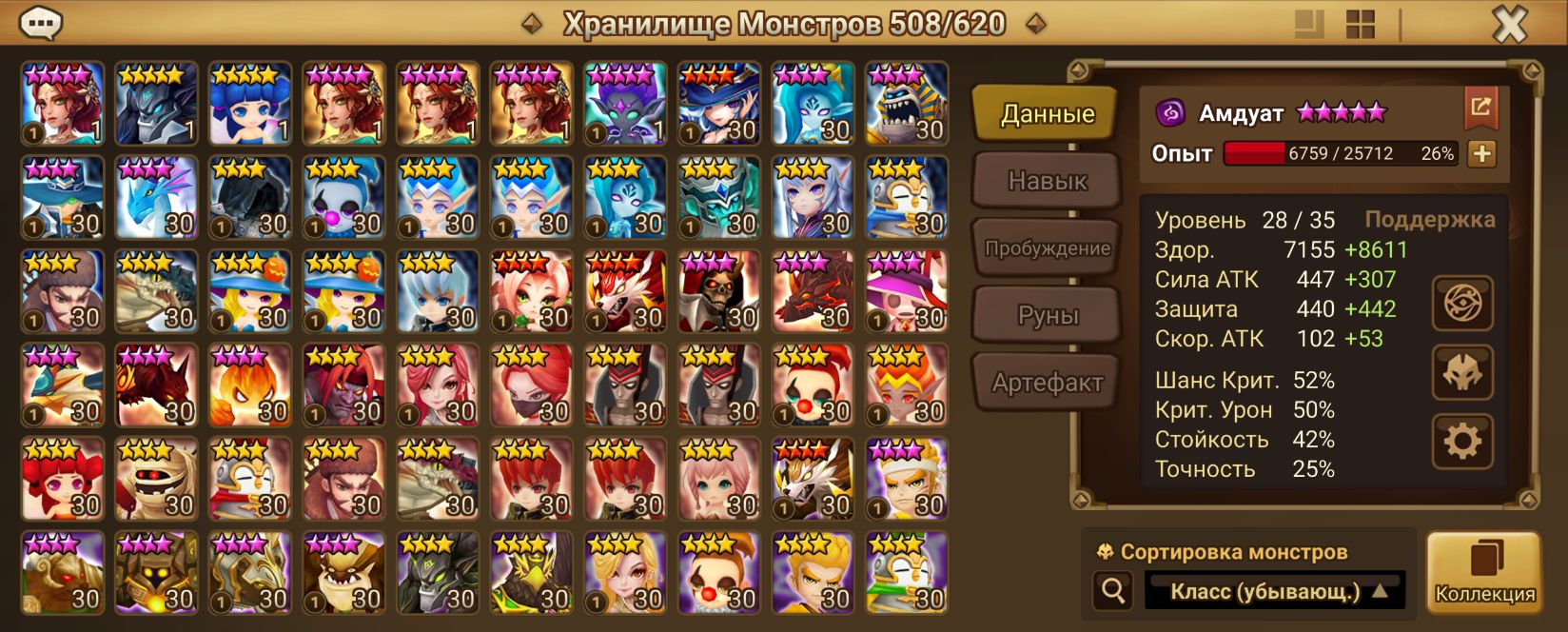Select the pharaoh monster thumbnail
Image resolution: width=1568 pixels, height=632 pixels.
click(907, 104)
